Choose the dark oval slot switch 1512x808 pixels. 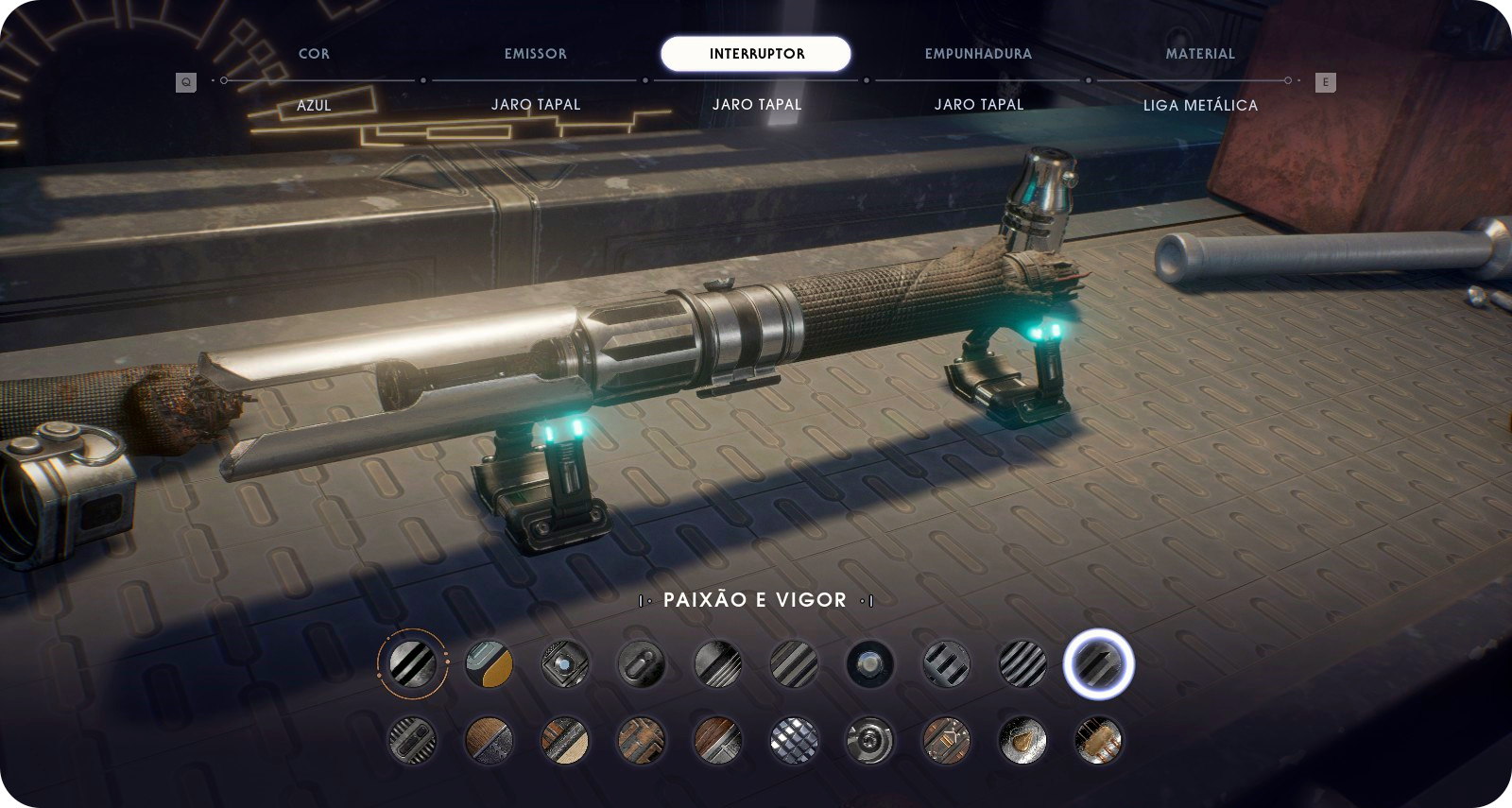(x=642, y=663)
